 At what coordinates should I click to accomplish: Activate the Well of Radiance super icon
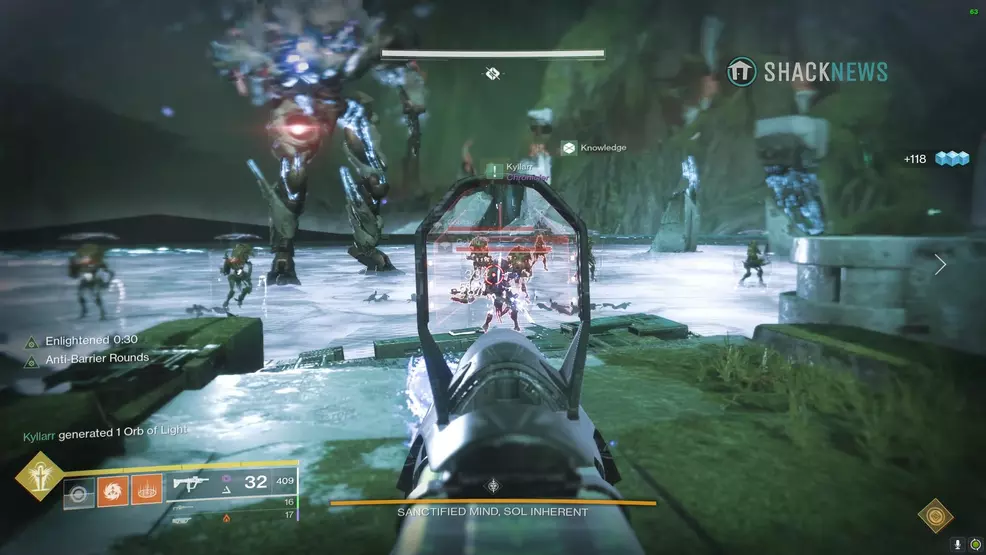(37, 488)
